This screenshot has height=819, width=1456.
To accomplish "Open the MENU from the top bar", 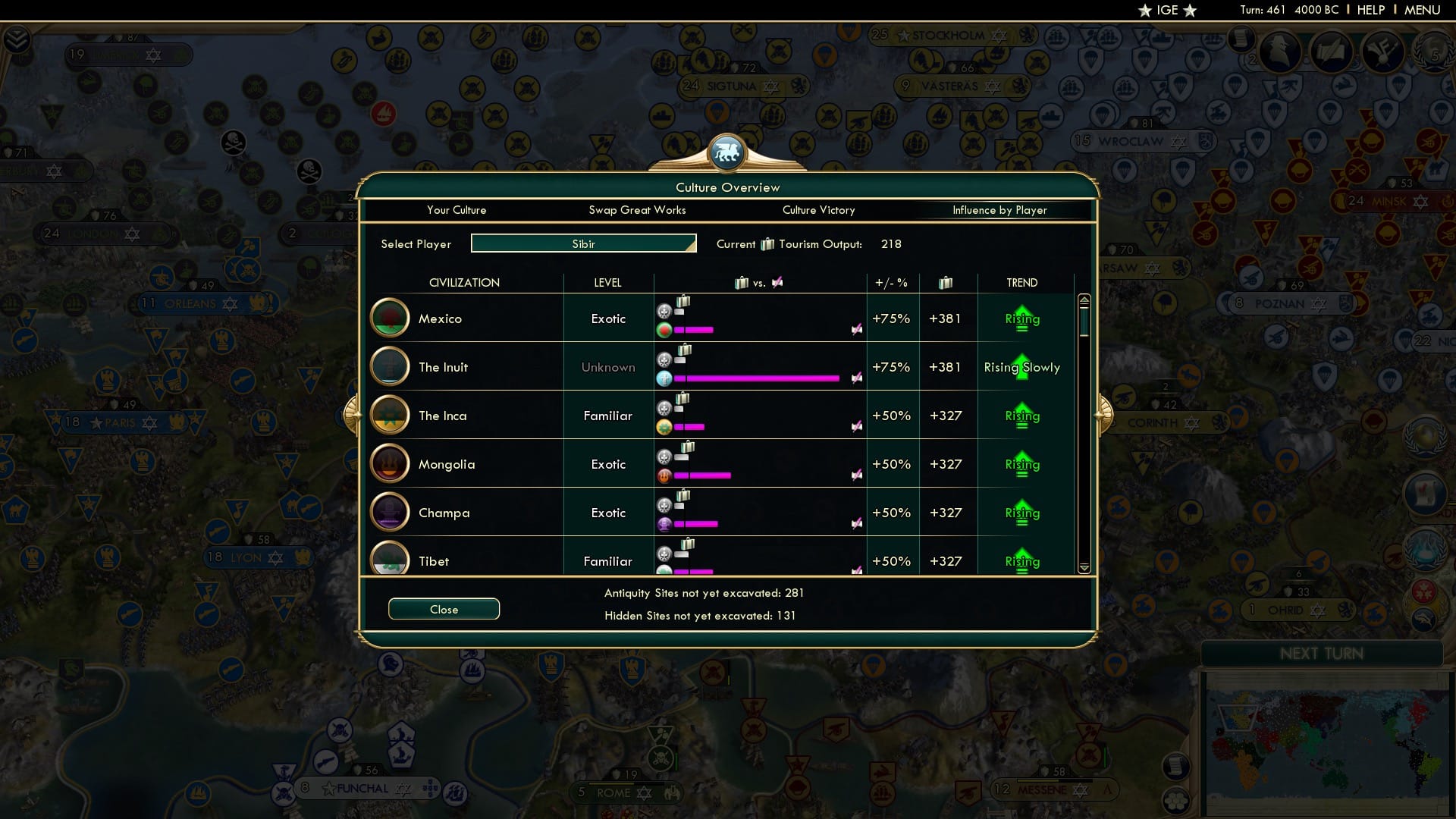I will (1422, 10).
